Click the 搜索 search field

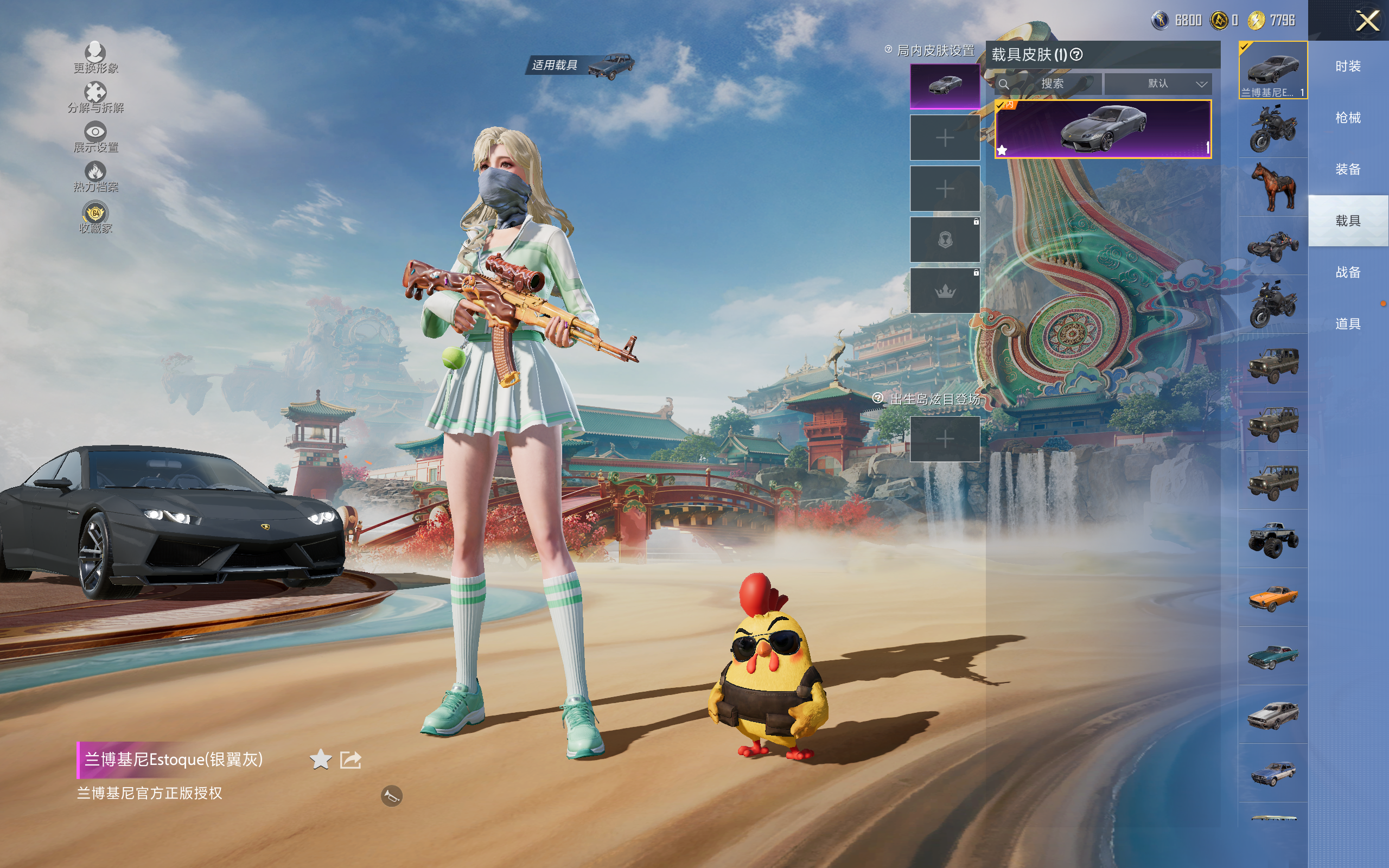[1051, 84]
